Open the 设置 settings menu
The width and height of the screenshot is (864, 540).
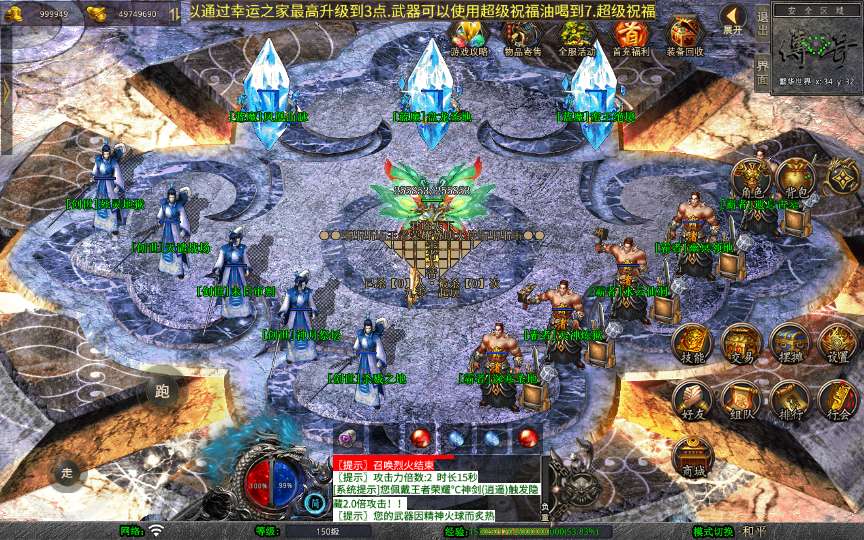[837, 344]
